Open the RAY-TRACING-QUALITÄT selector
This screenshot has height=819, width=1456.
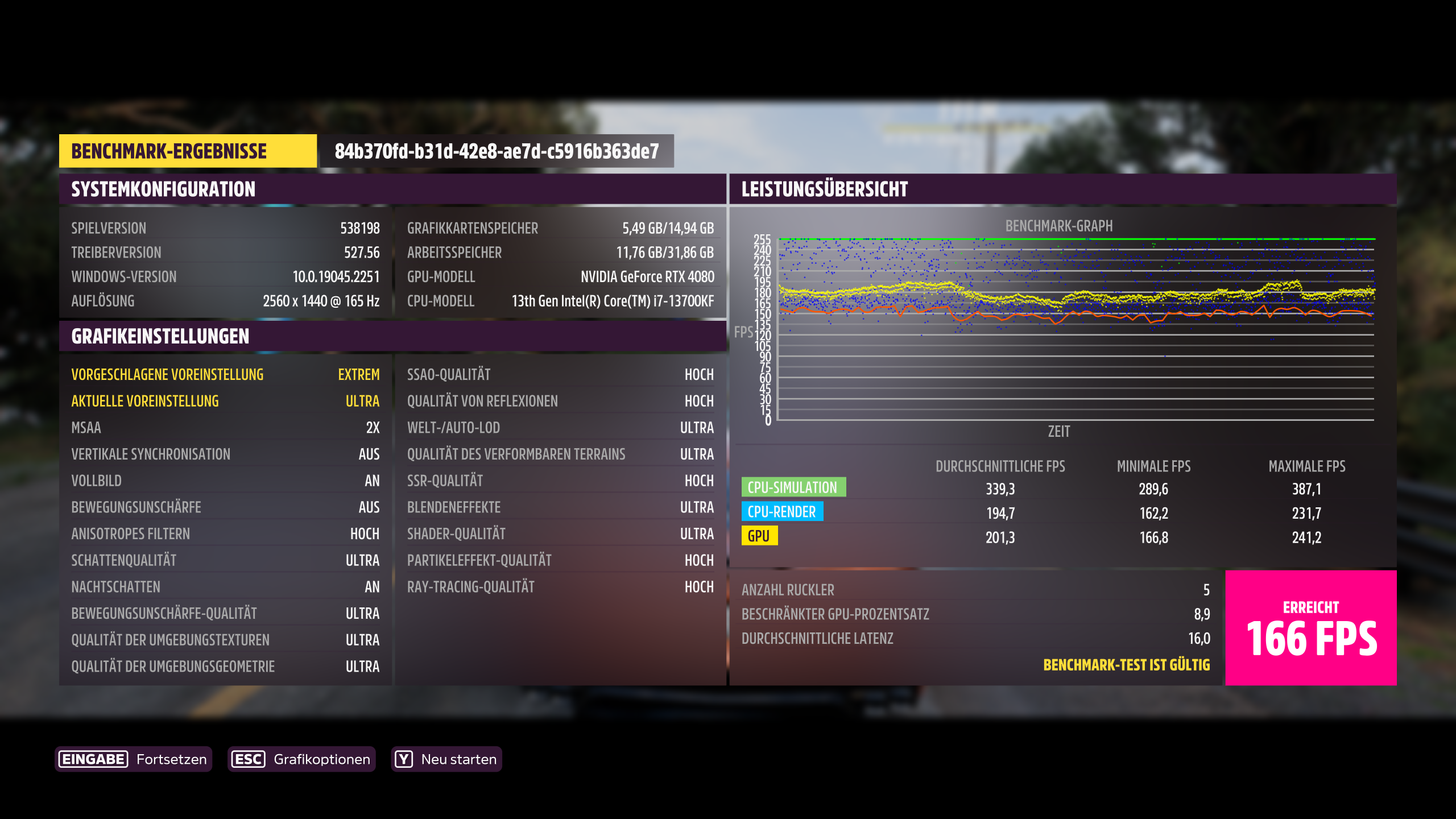[x=561, y=586]
